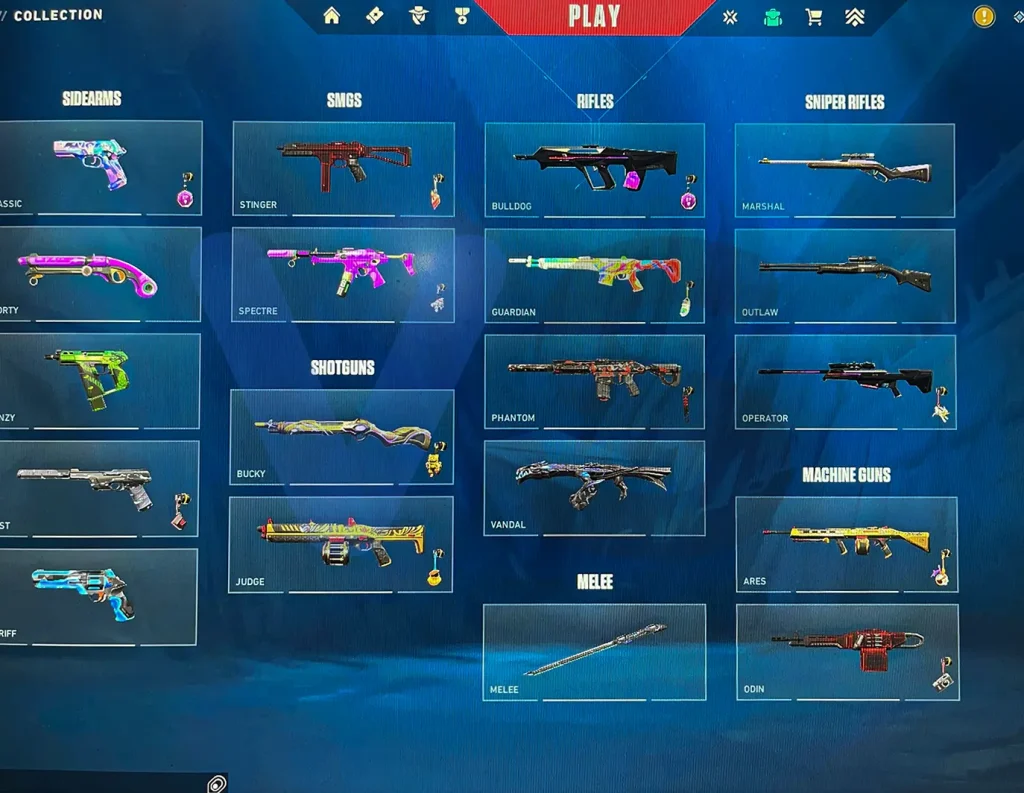The width and height of the screenshot is (1024, 793).
Task: Select the Phantom rifle slot
Action: (x=594, y=381)
